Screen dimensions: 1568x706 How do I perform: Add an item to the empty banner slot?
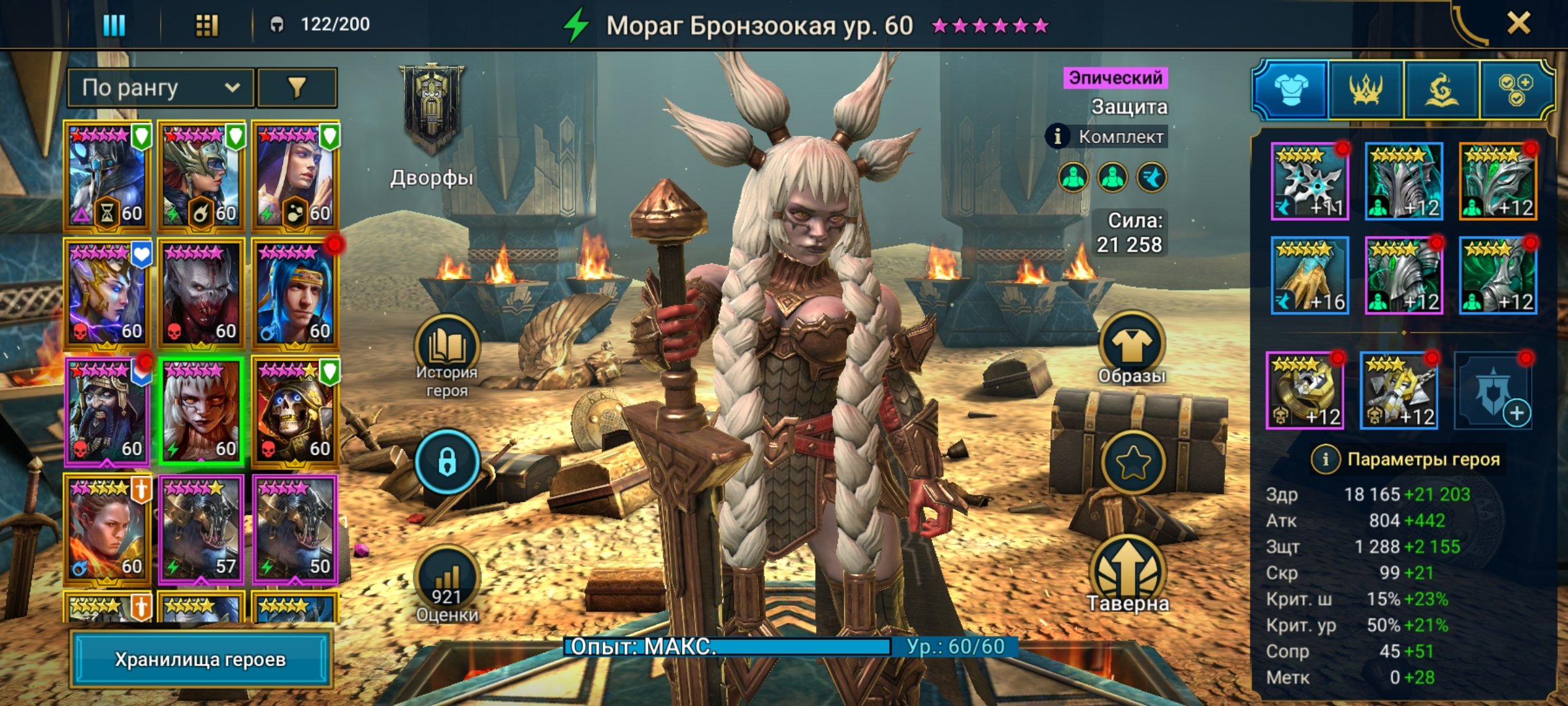click(1493, 391)
